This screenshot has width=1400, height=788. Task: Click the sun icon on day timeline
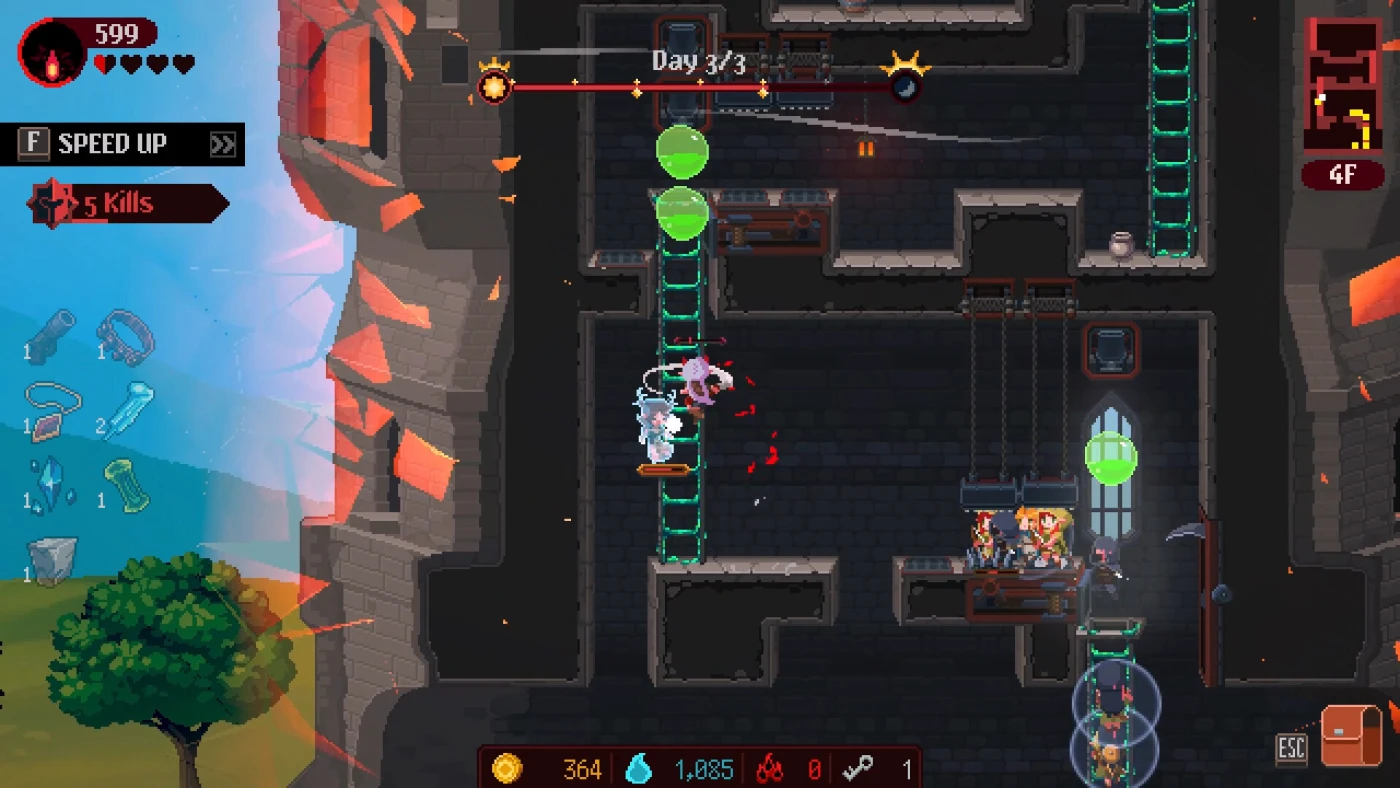click(494, 86)
